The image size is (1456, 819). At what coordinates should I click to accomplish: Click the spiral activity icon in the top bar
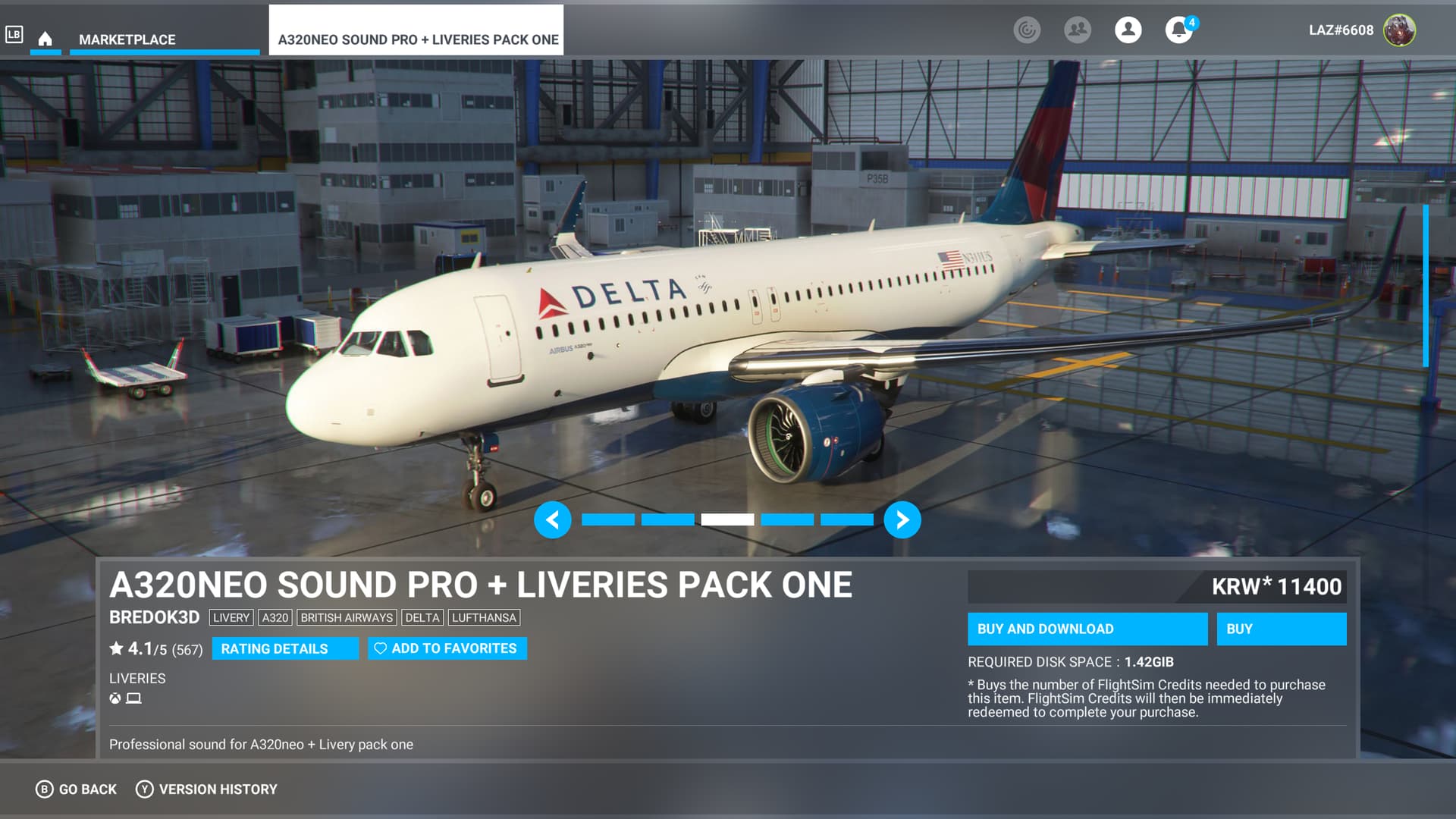click(x=1028, y=31)
